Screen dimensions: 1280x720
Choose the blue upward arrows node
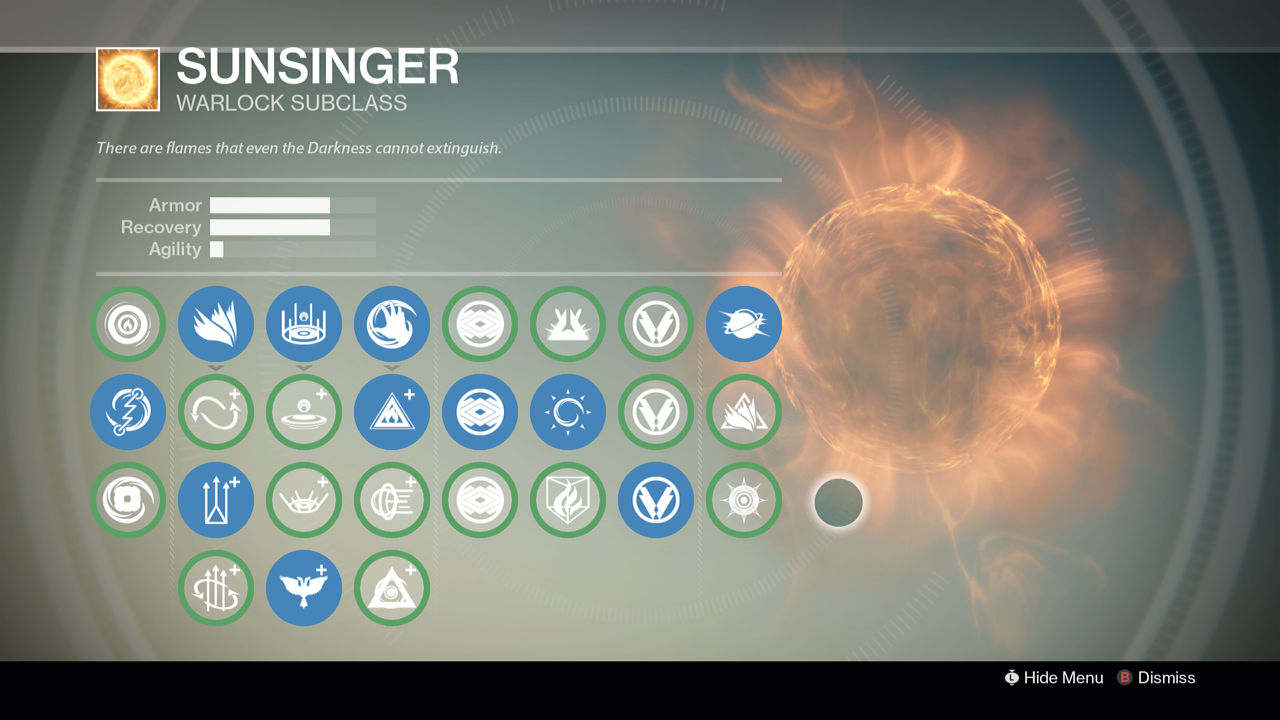click(216, 500)
